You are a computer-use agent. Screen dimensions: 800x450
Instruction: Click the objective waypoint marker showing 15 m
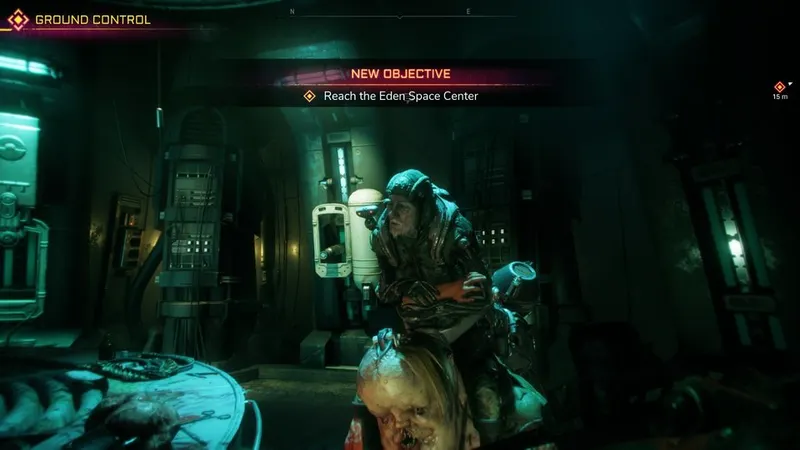click(780, 87)
